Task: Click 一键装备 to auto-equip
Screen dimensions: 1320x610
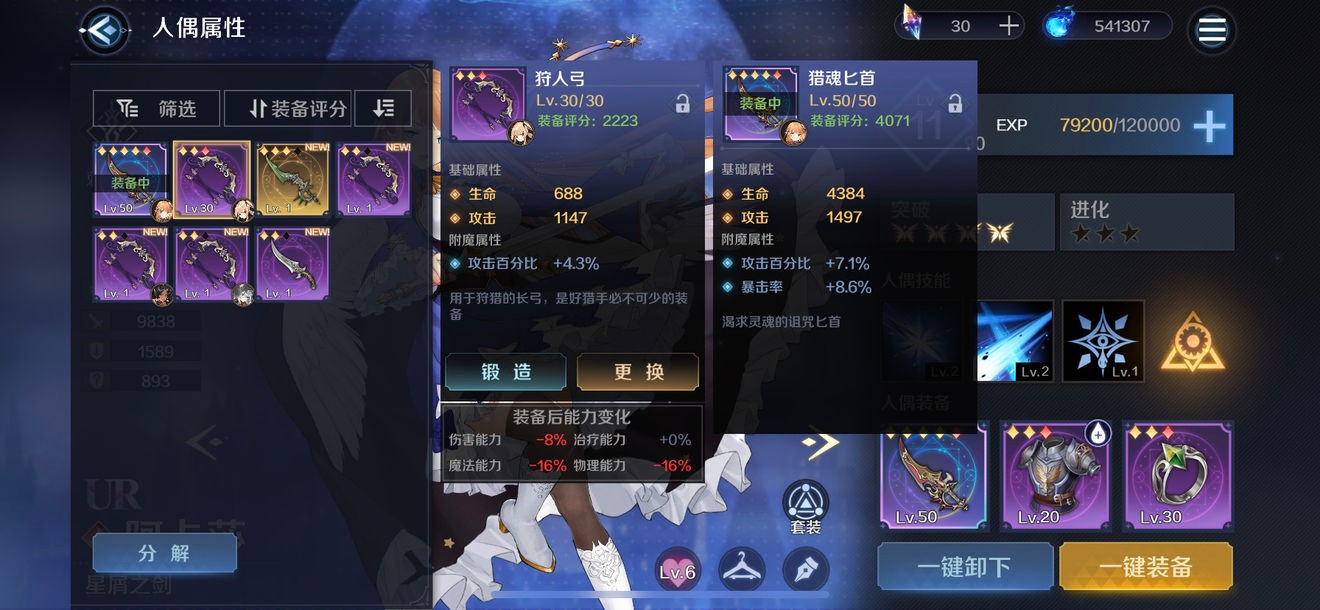Action: tap(1145, 567)
